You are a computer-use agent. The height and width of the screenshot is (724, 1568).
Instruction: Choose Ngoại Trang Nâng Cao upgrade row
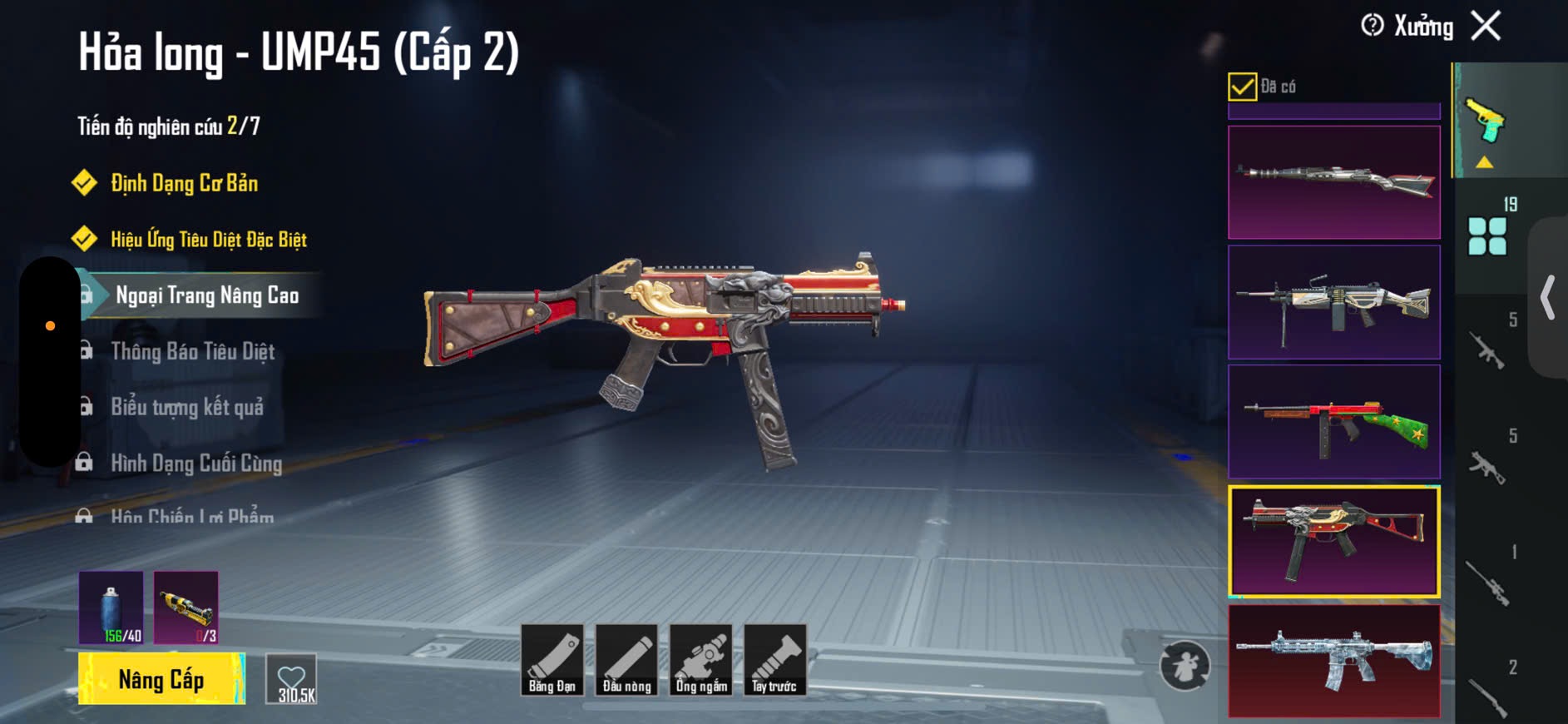(206, 295)
